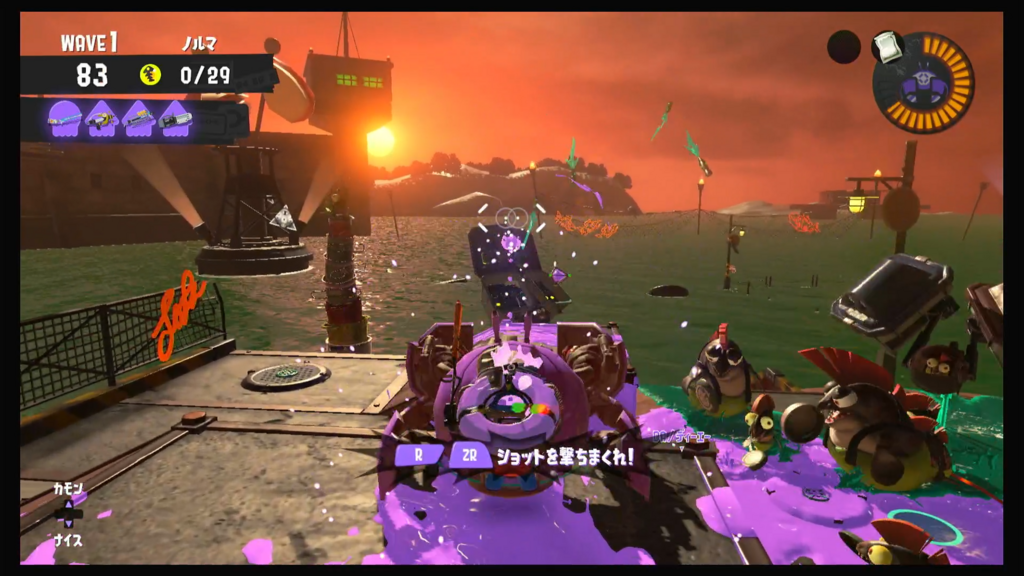1024x576 pixels.
Task: Activate the Crab Tank special gauge icon
Action: [922, 83]
